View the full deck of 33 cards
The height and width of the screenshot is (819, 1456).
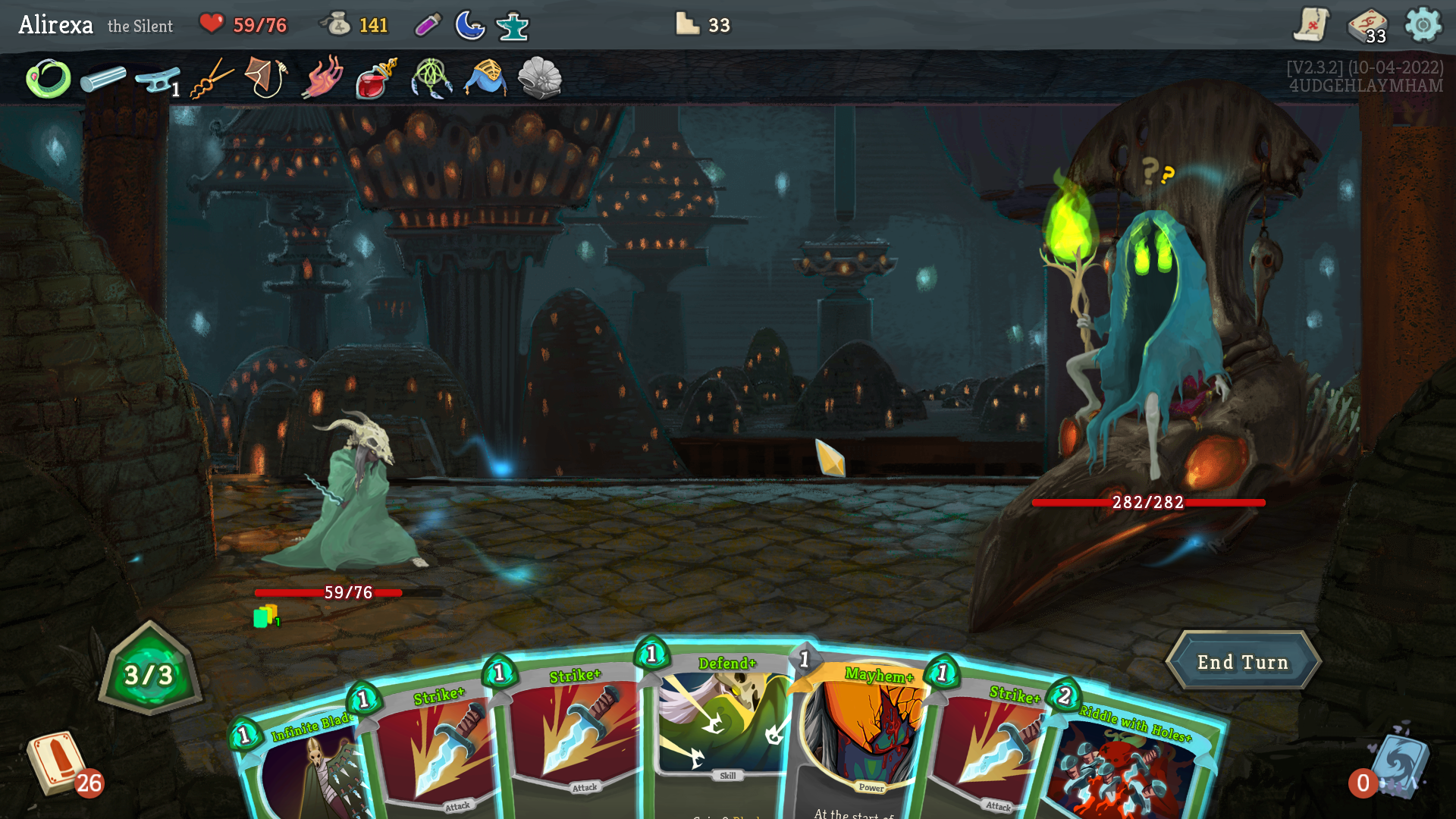click(x=1367, y=27)
